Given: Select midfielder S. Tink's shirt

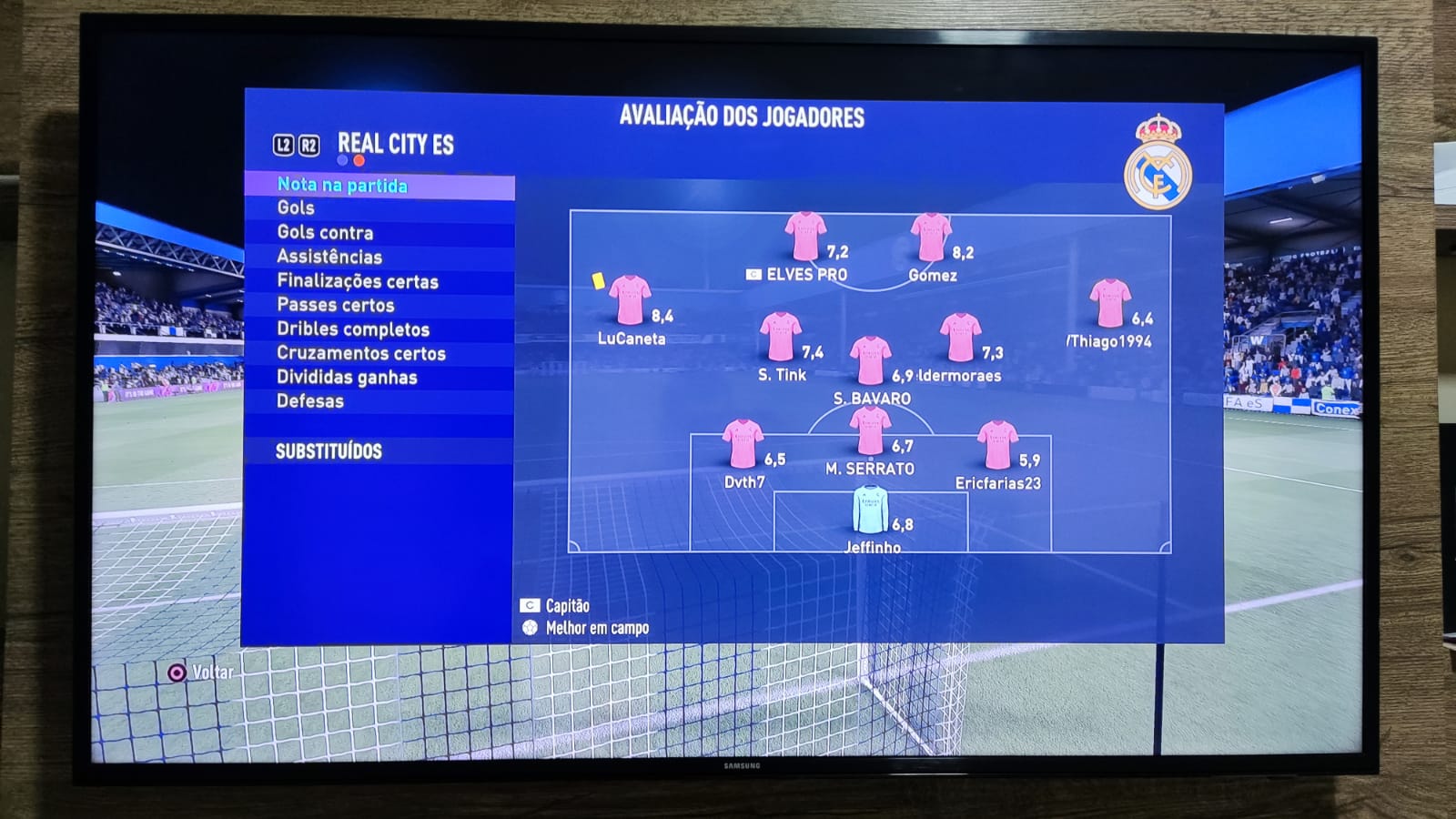Looking at the screenshot, I should pos(781,337).
